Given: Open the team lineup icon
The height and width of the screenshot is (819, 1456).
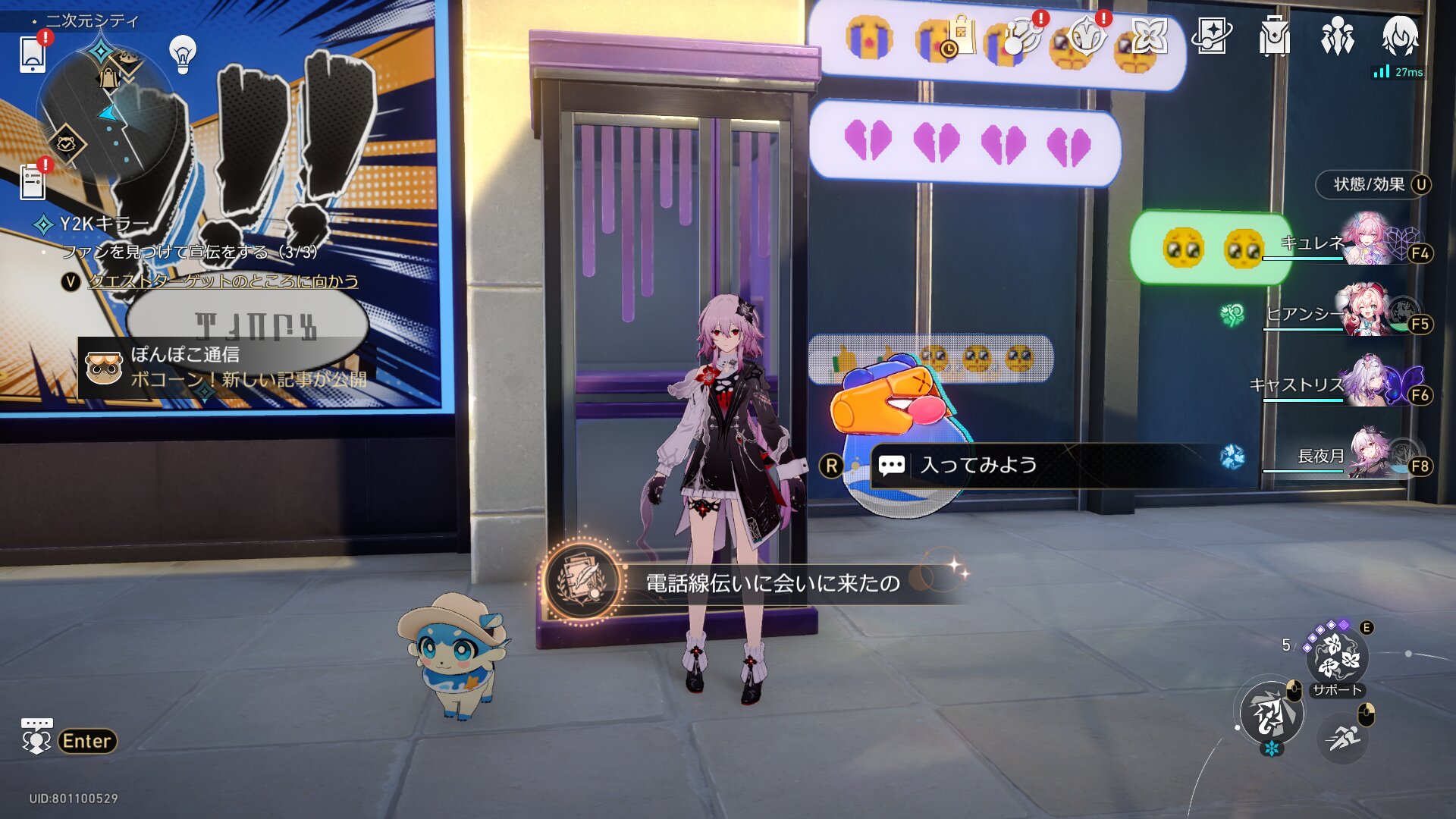Looking at the screenshot, I should 1337,36.
